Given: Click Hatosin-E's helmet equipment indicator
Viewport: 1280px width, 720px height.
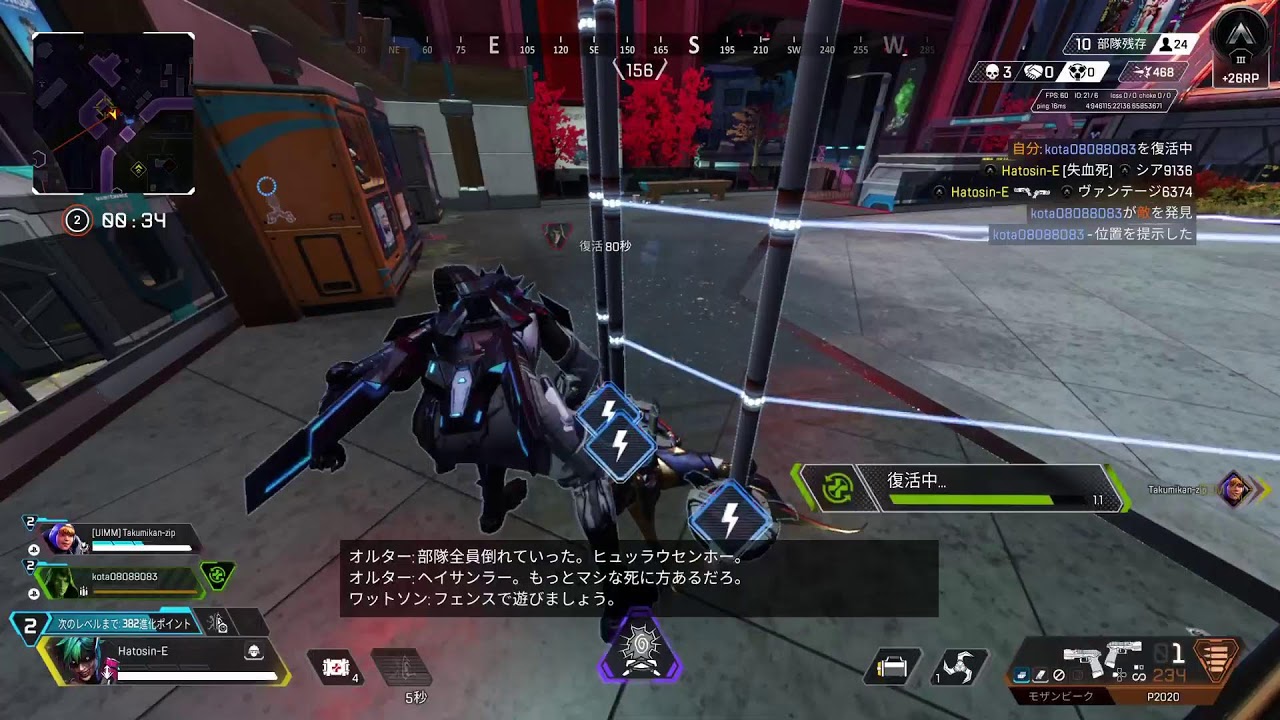Looking at the screenshot, I should click(253, 650).
